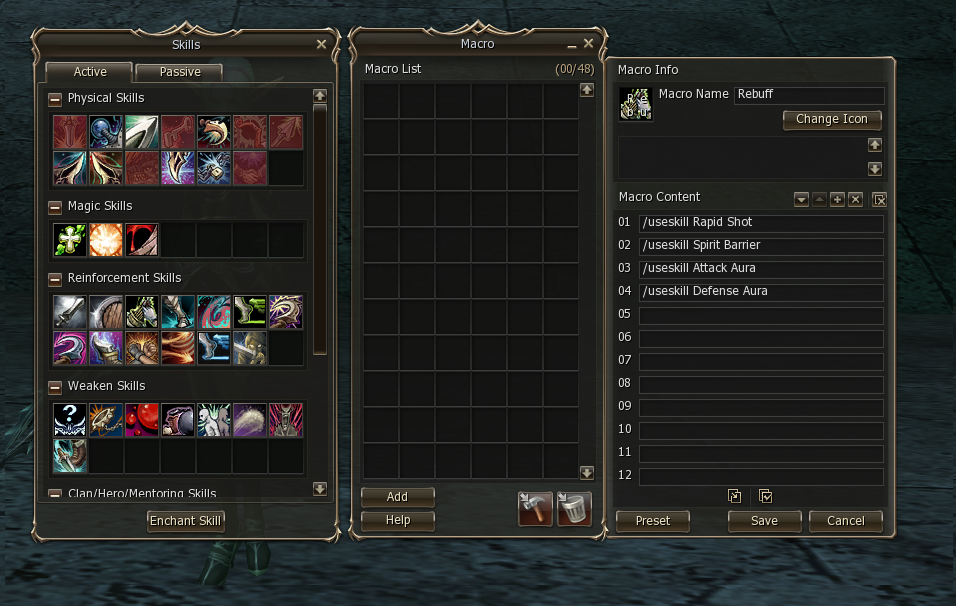The width and height of the screenshot is (956, 606).
Task: Select the Active skills tab
Action: (x=90, y=72)
